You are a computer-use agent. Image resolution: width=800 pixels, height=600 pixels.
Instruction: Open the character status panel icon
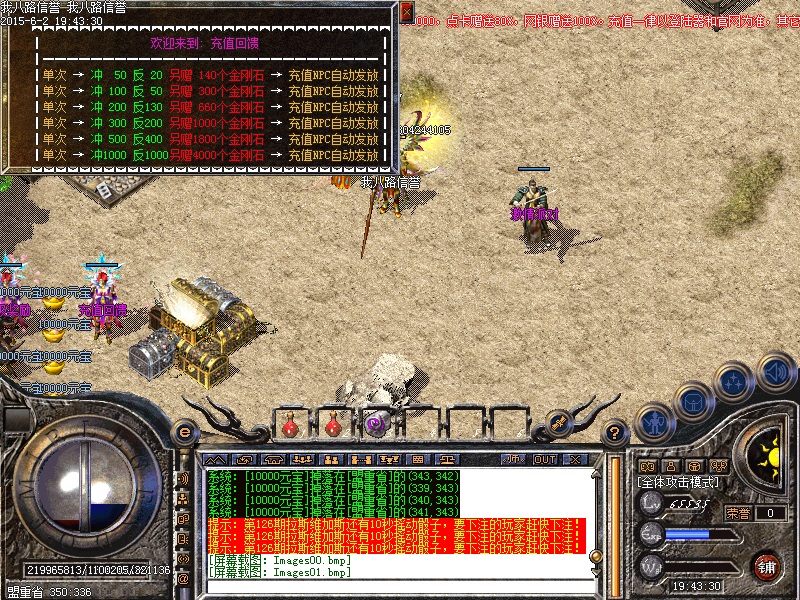(653, 422)
